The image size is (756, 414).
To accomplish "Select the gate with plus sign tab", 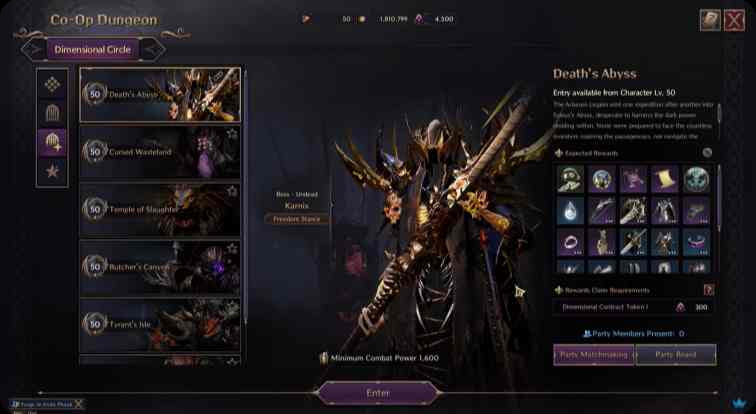I will click(52, 142).
